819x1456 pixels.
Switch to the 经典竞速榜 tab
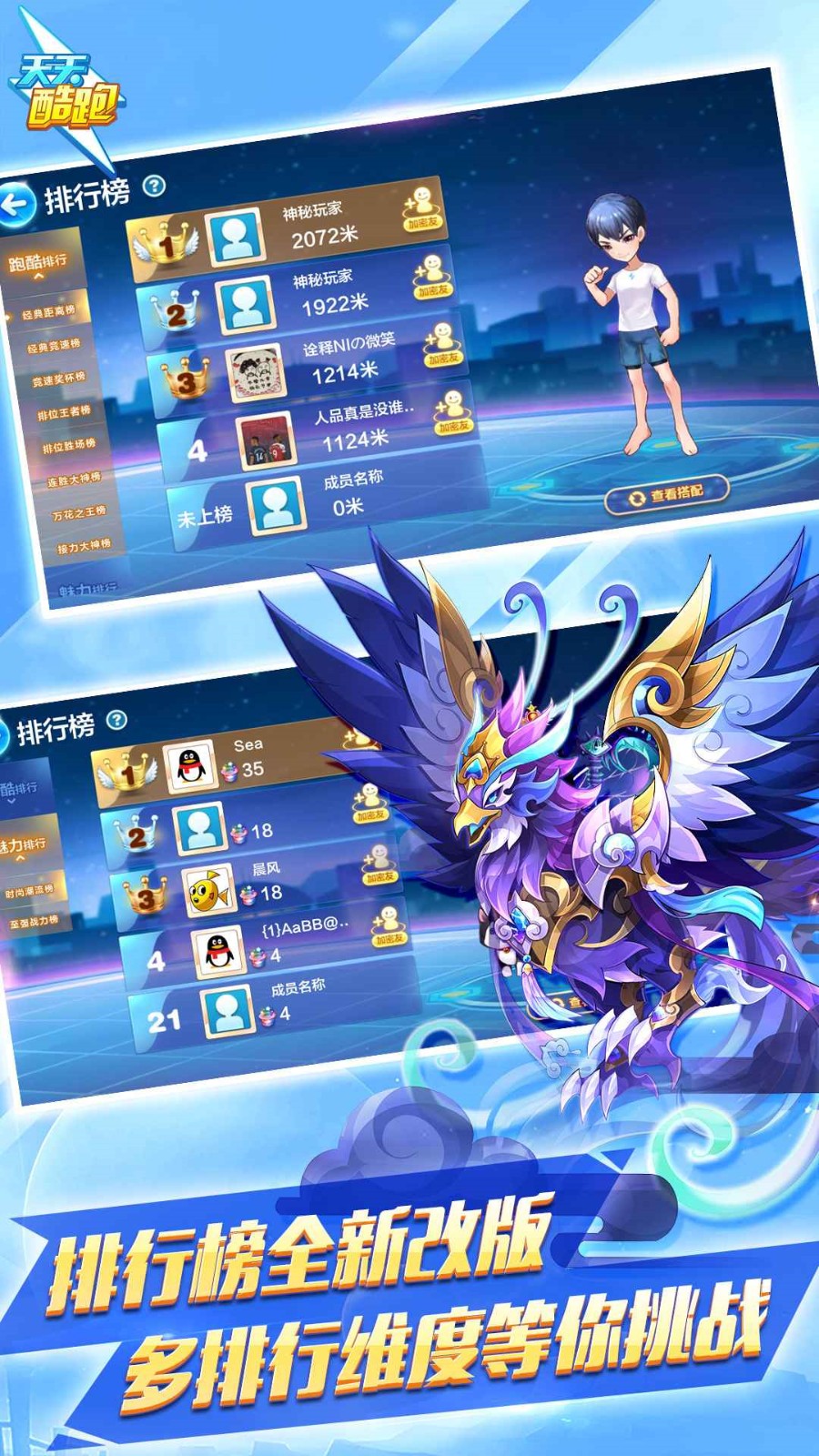tap(54, 346)
